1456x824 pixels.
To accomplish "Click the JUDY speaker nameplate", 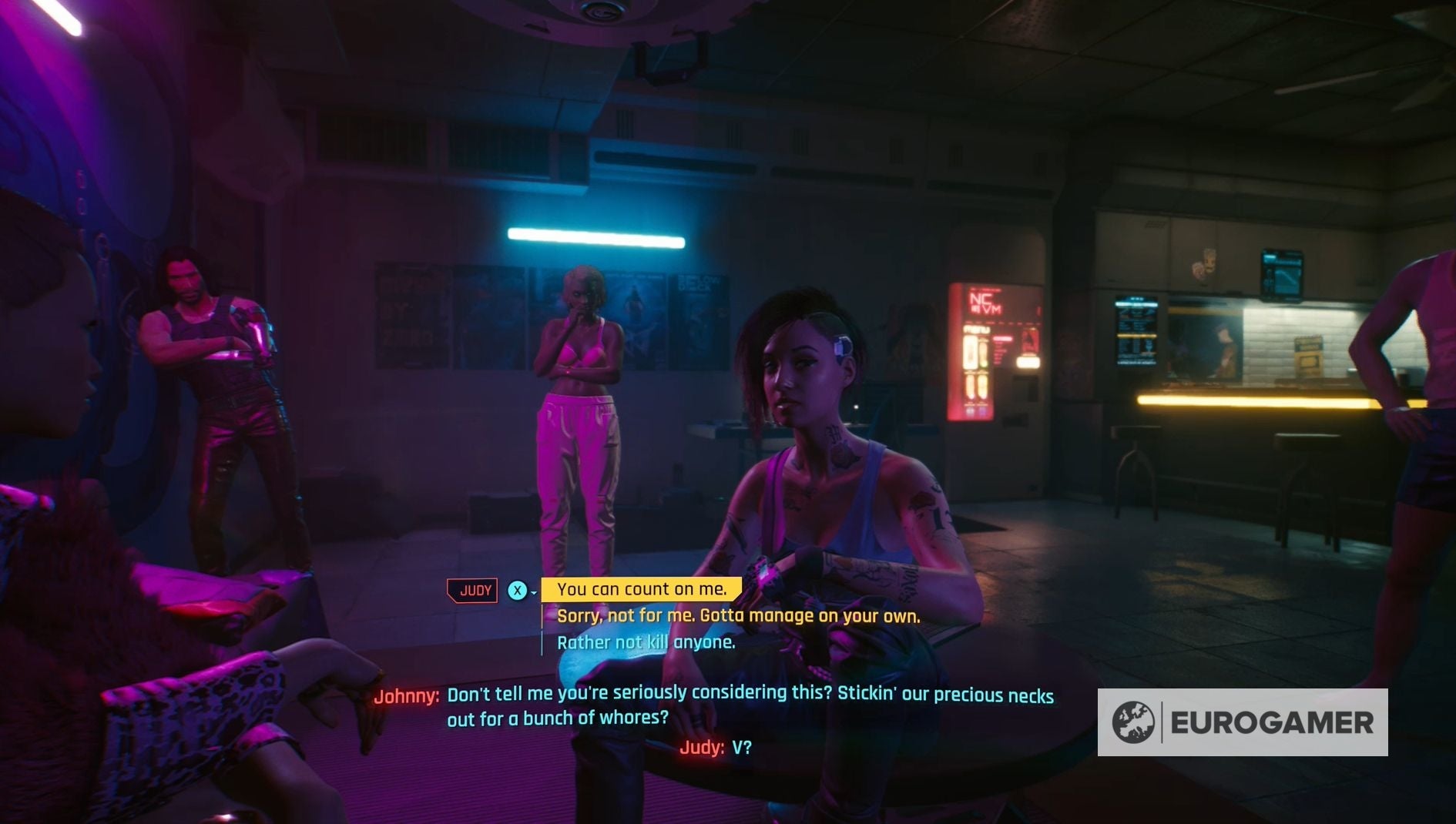I will point(472,590).
